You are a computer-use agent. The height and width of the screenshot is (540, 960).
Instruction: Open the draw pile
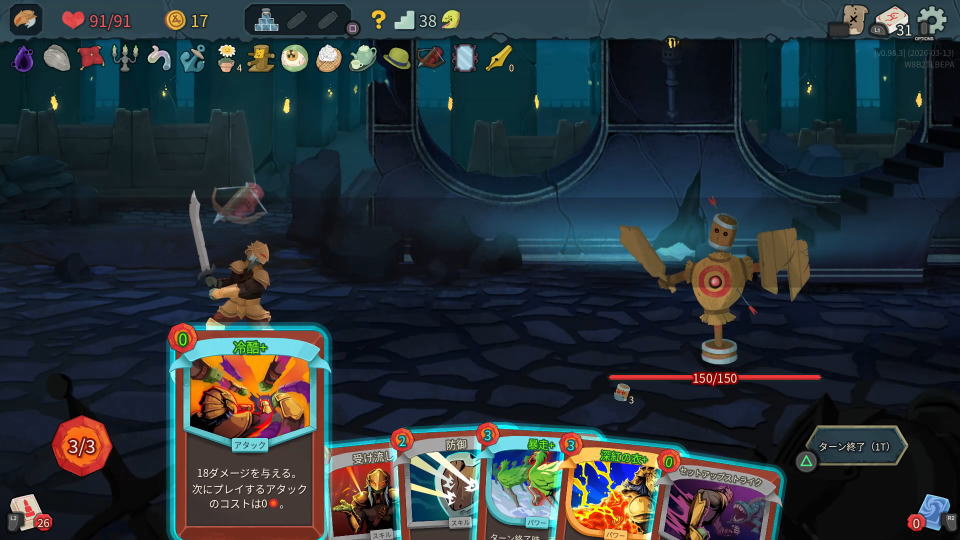pyautogui.click(x=24, y=511)
